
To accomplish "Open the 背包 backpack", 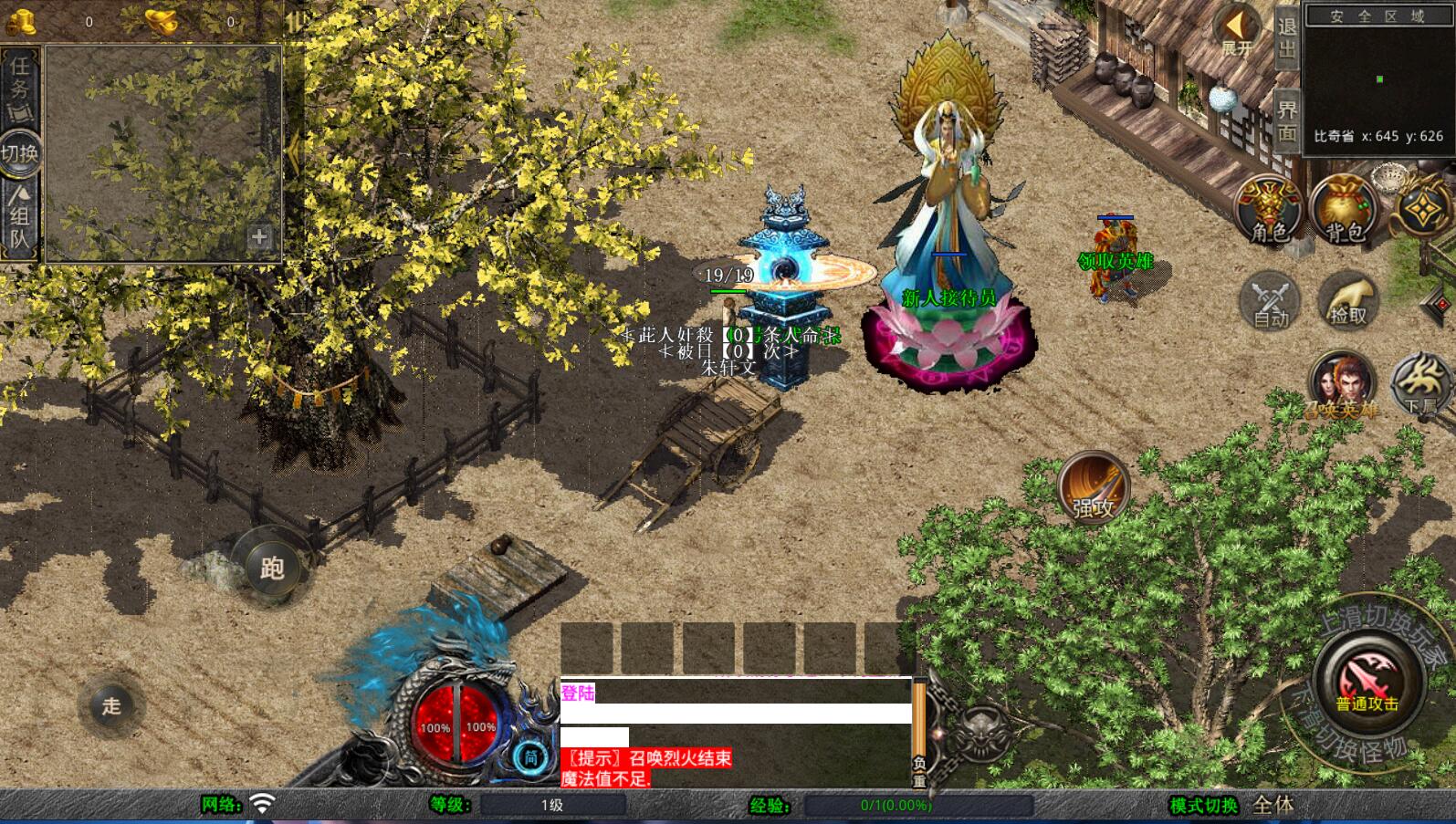I will coord(1344,210).
